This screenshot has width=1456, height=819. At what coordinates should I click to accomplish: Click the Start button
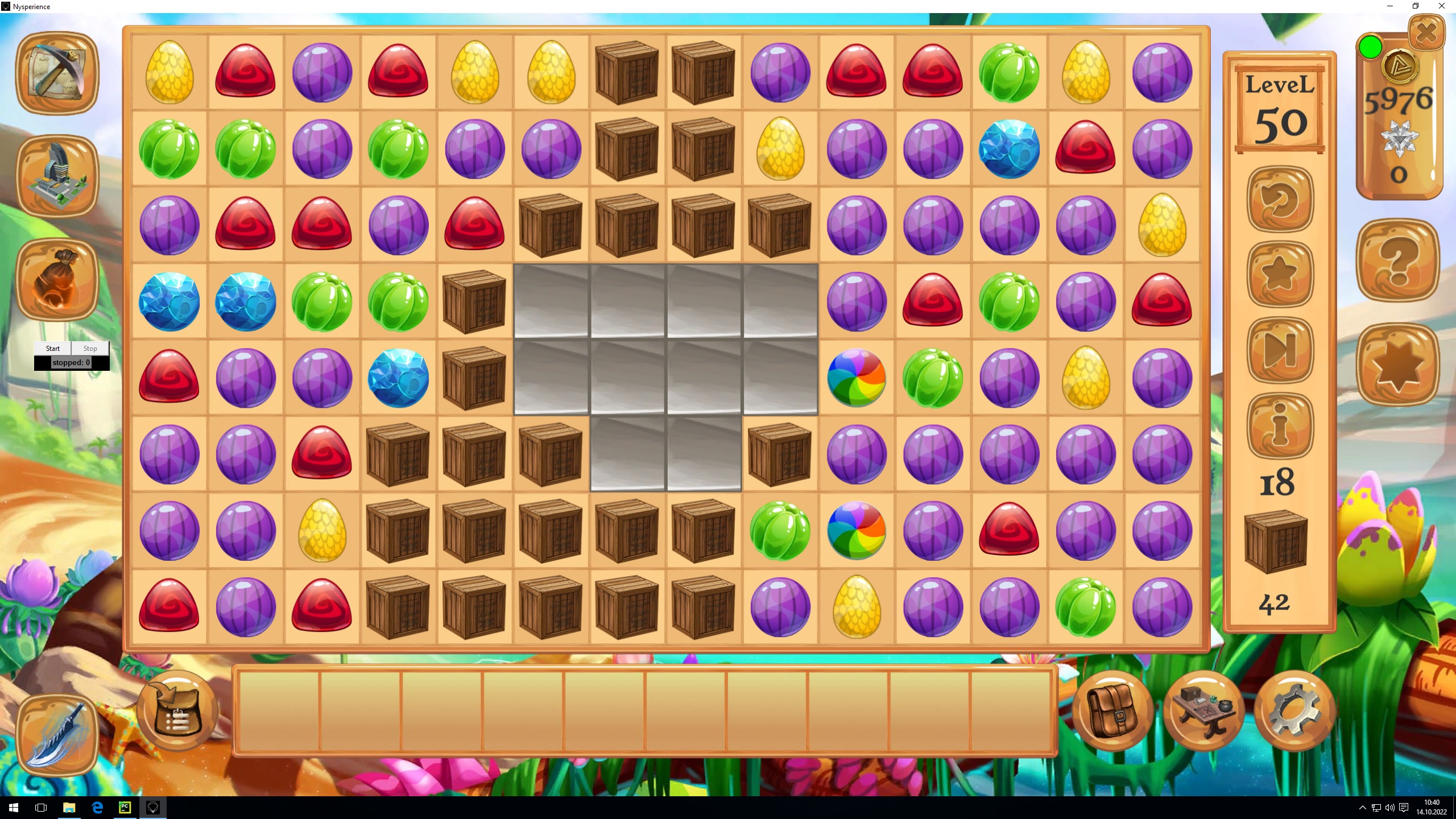[x=53, y=348]
